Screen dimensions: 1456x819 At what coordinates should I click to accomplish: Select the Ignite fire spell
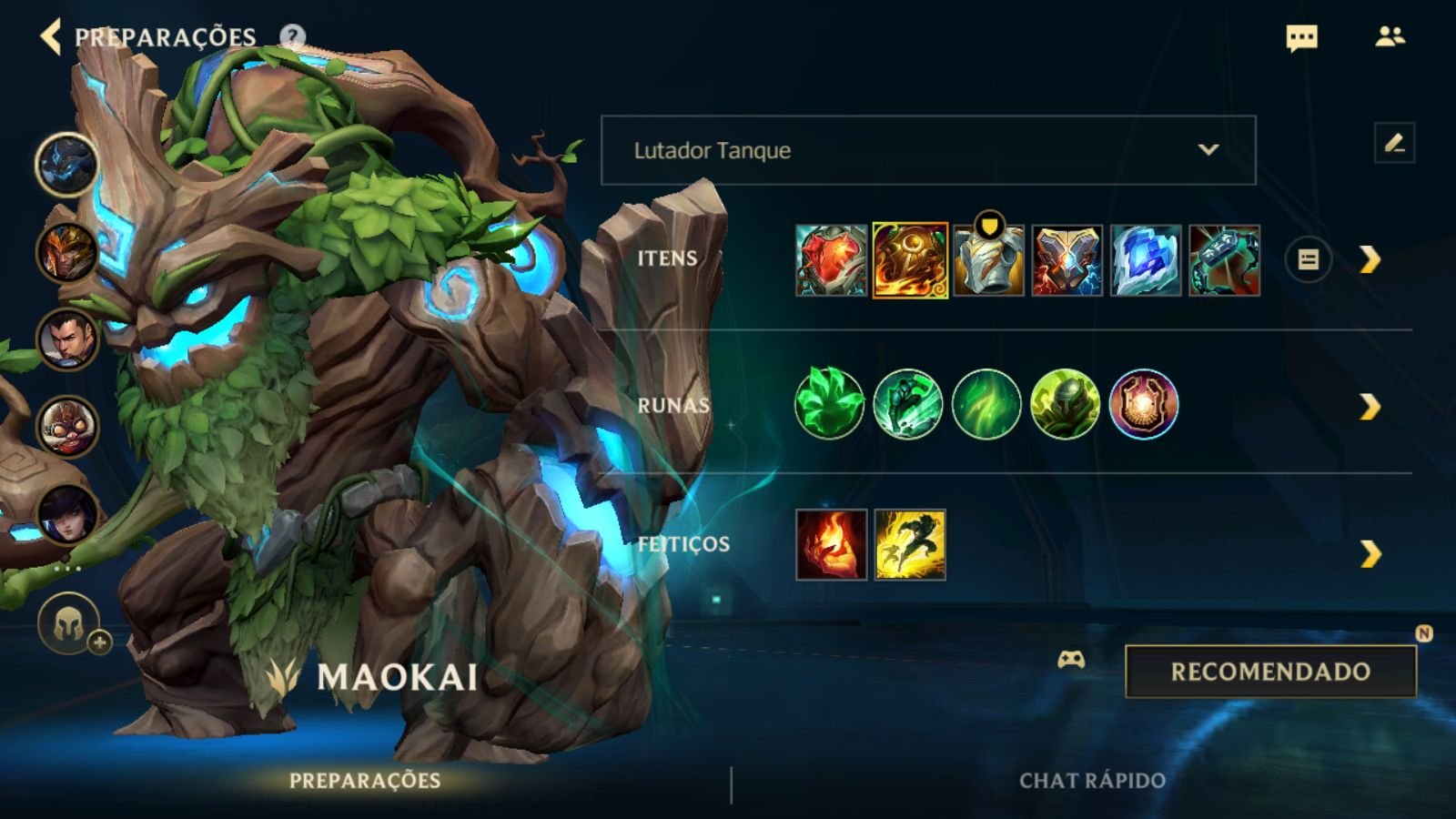point(831,544)
